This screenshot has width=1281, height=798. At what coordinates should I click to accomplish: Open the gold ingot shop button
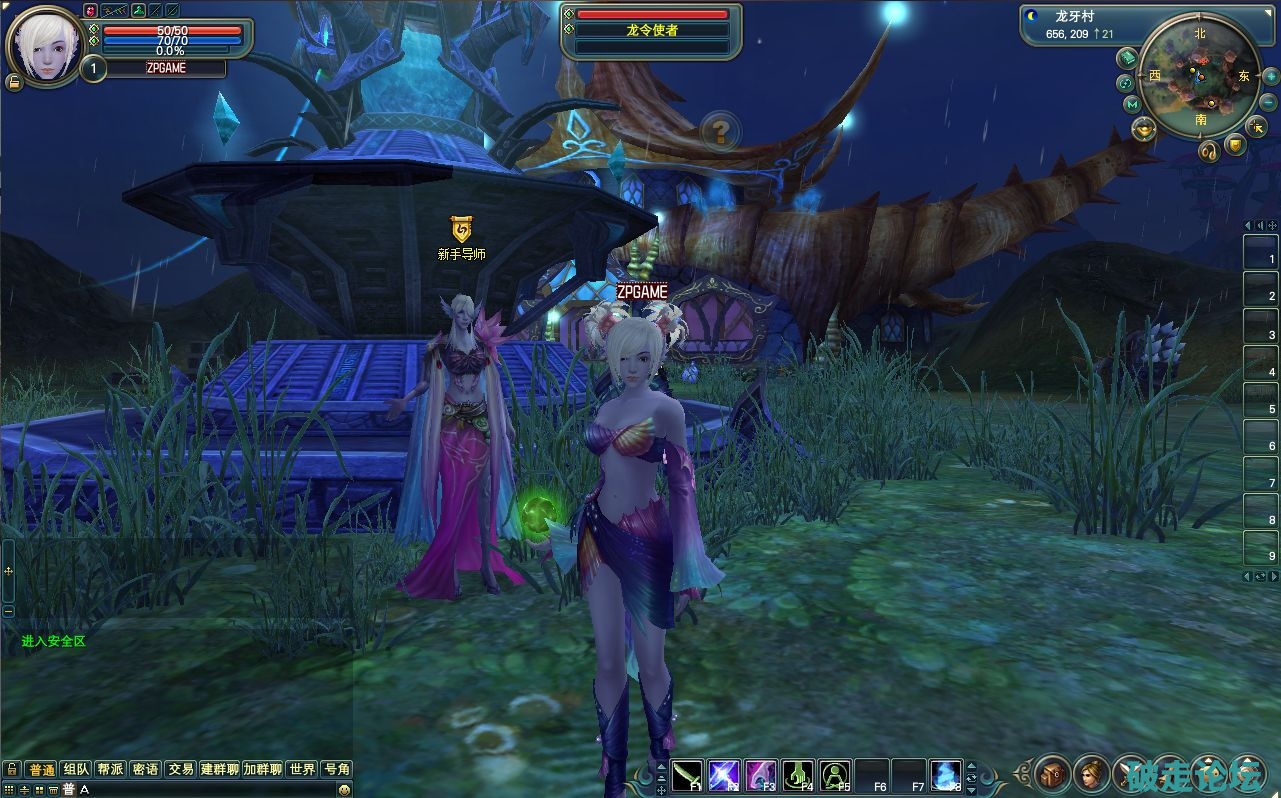1144,129
